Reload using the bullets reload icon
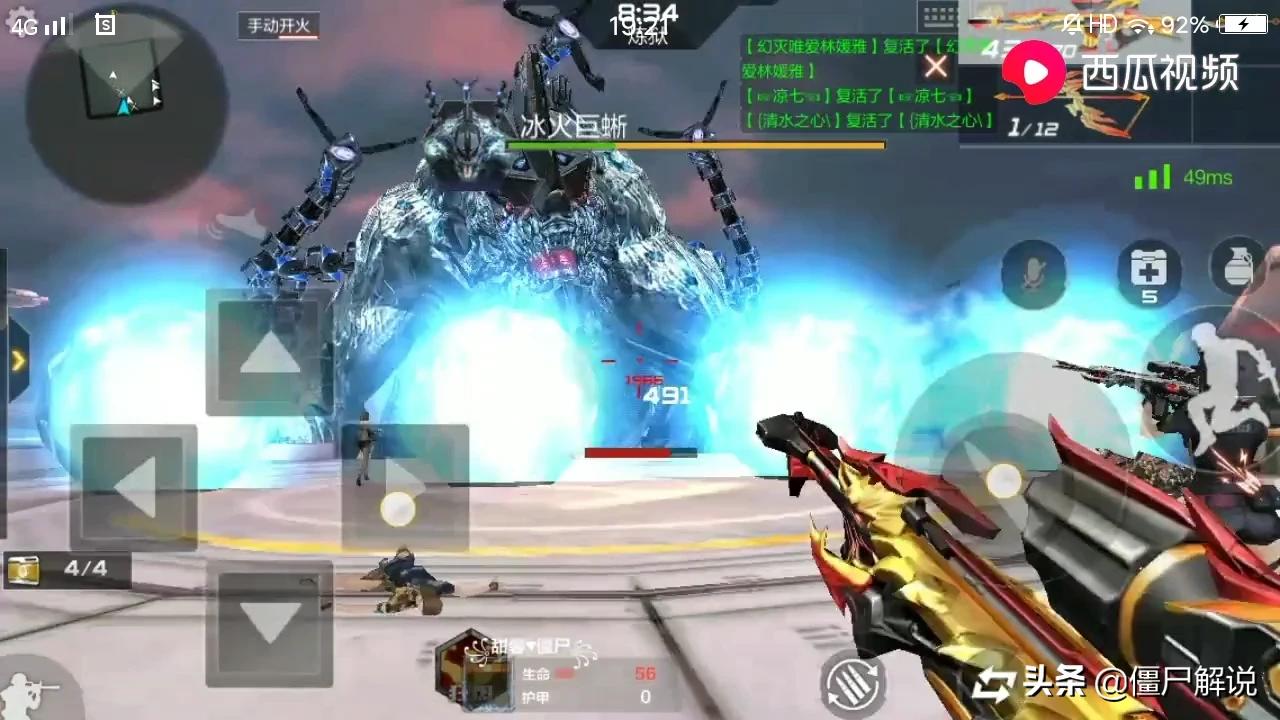Viewport: 1280px width, 720px height. 852,685
